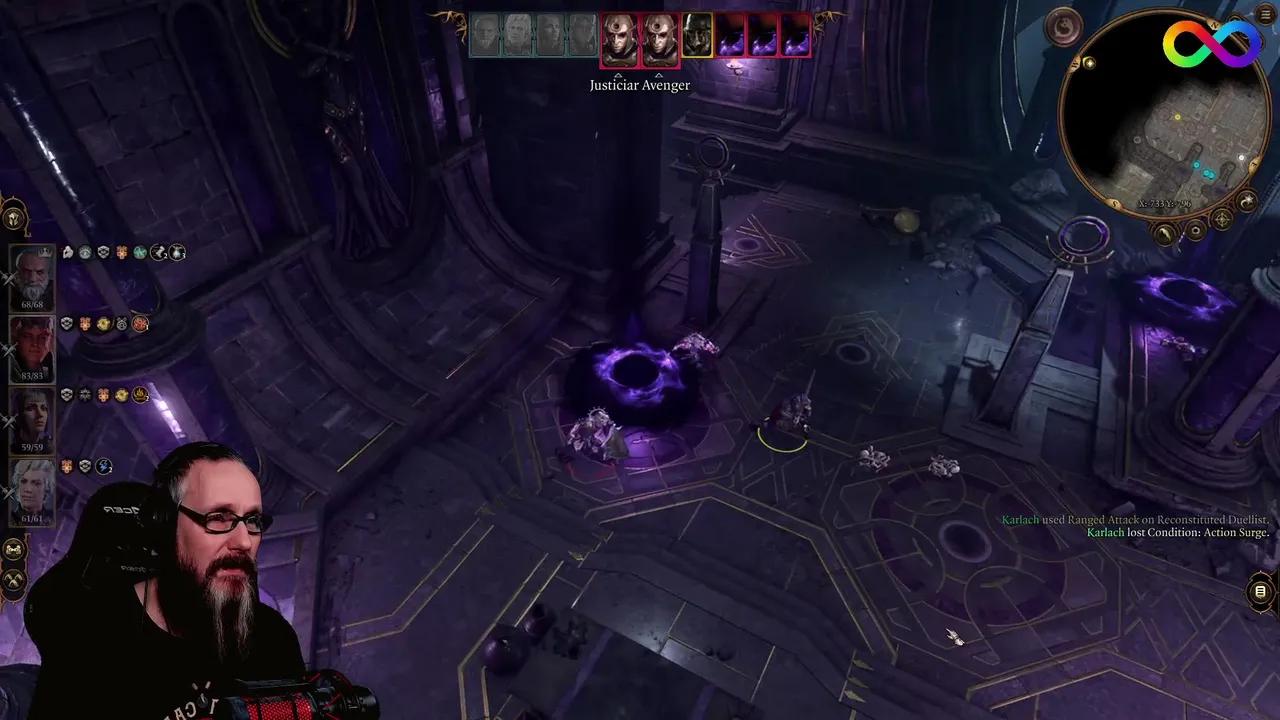Open the minimap

[x=1158, y=116]
